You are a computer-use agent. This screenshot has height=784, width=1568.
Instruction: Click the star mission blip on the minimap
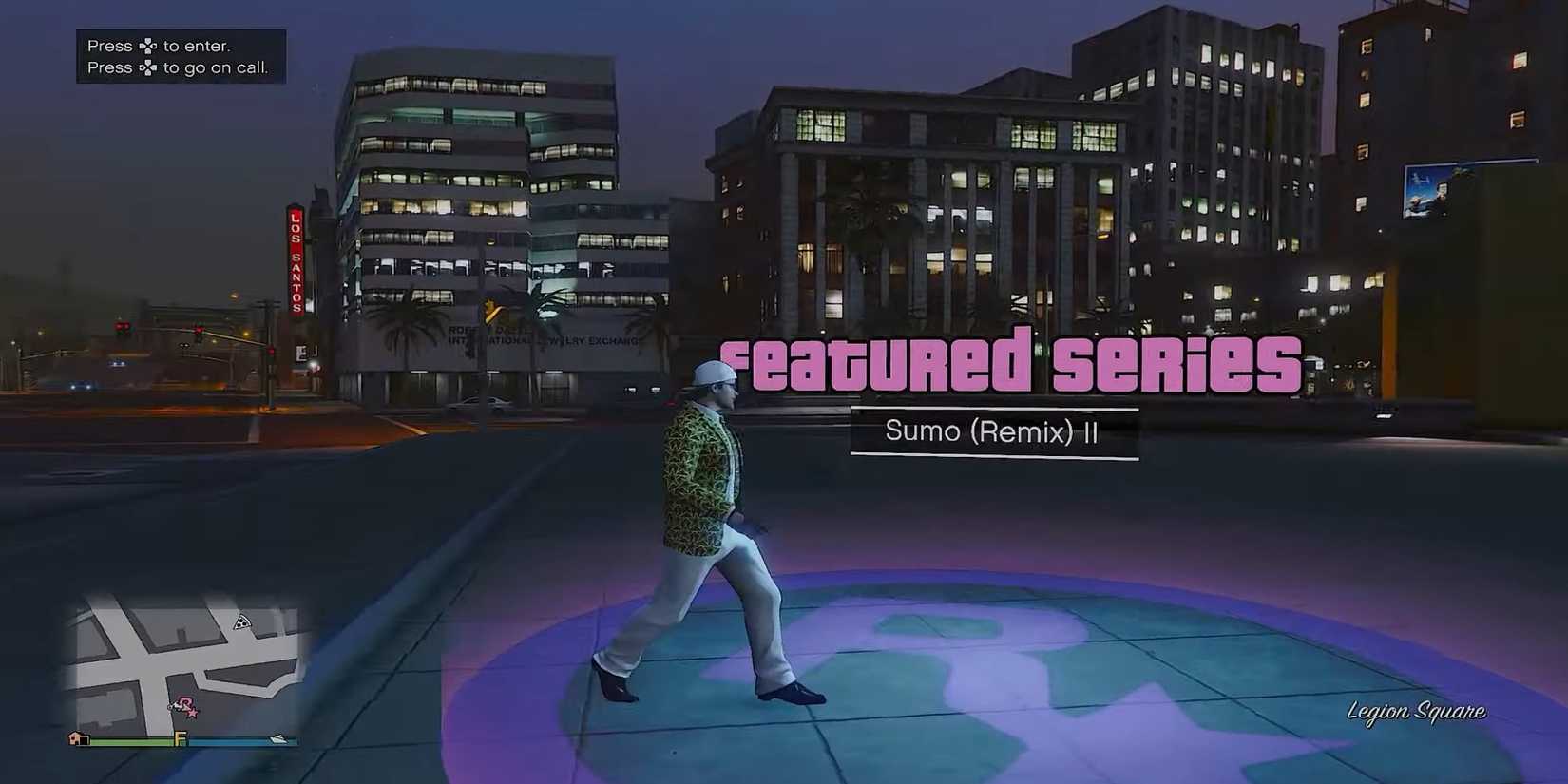(x=193, y=715)
